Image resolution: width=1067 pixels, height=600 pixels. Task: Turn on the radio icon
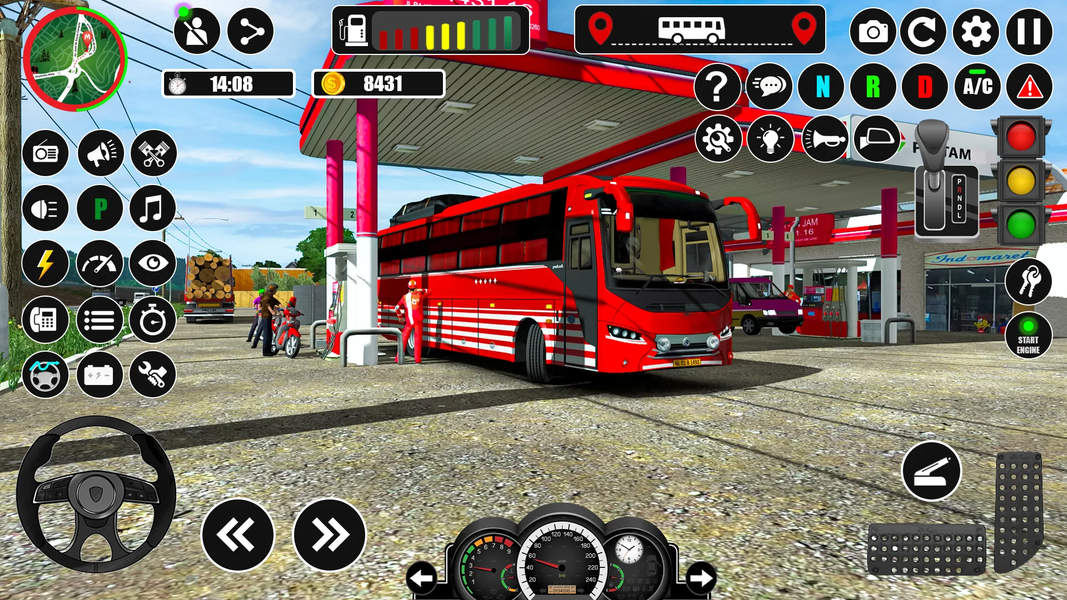[46, 154]
